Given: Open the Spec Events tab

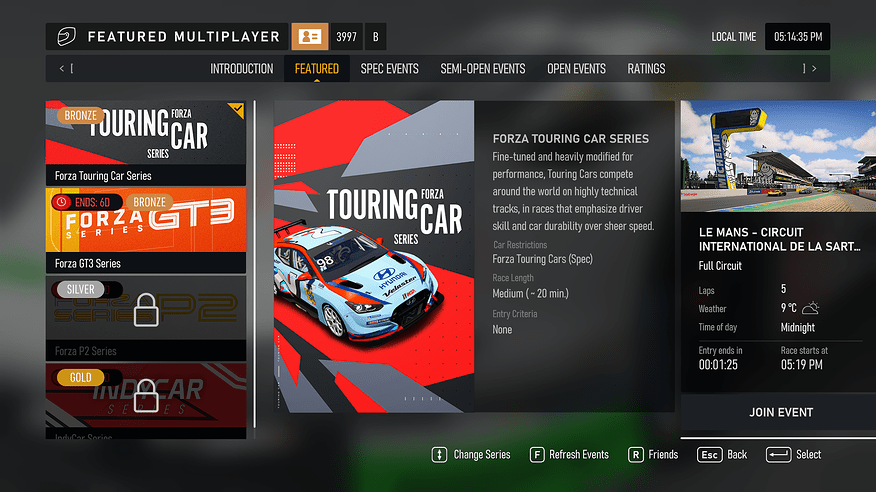Looking at the screenshot, I should [x=389, y=69].
